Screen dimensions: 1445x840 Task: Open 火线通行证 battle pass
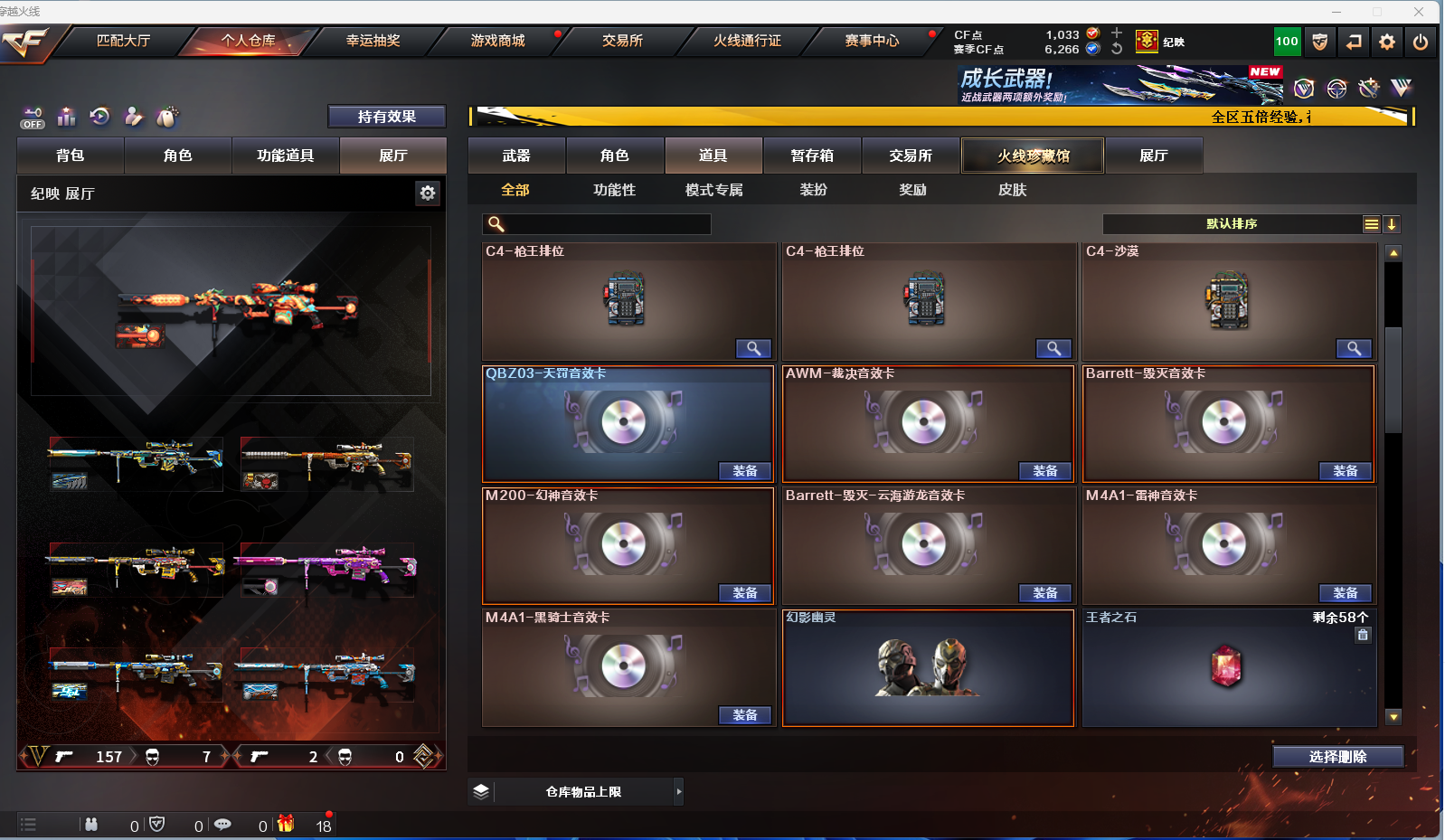(x=747, y=41)
